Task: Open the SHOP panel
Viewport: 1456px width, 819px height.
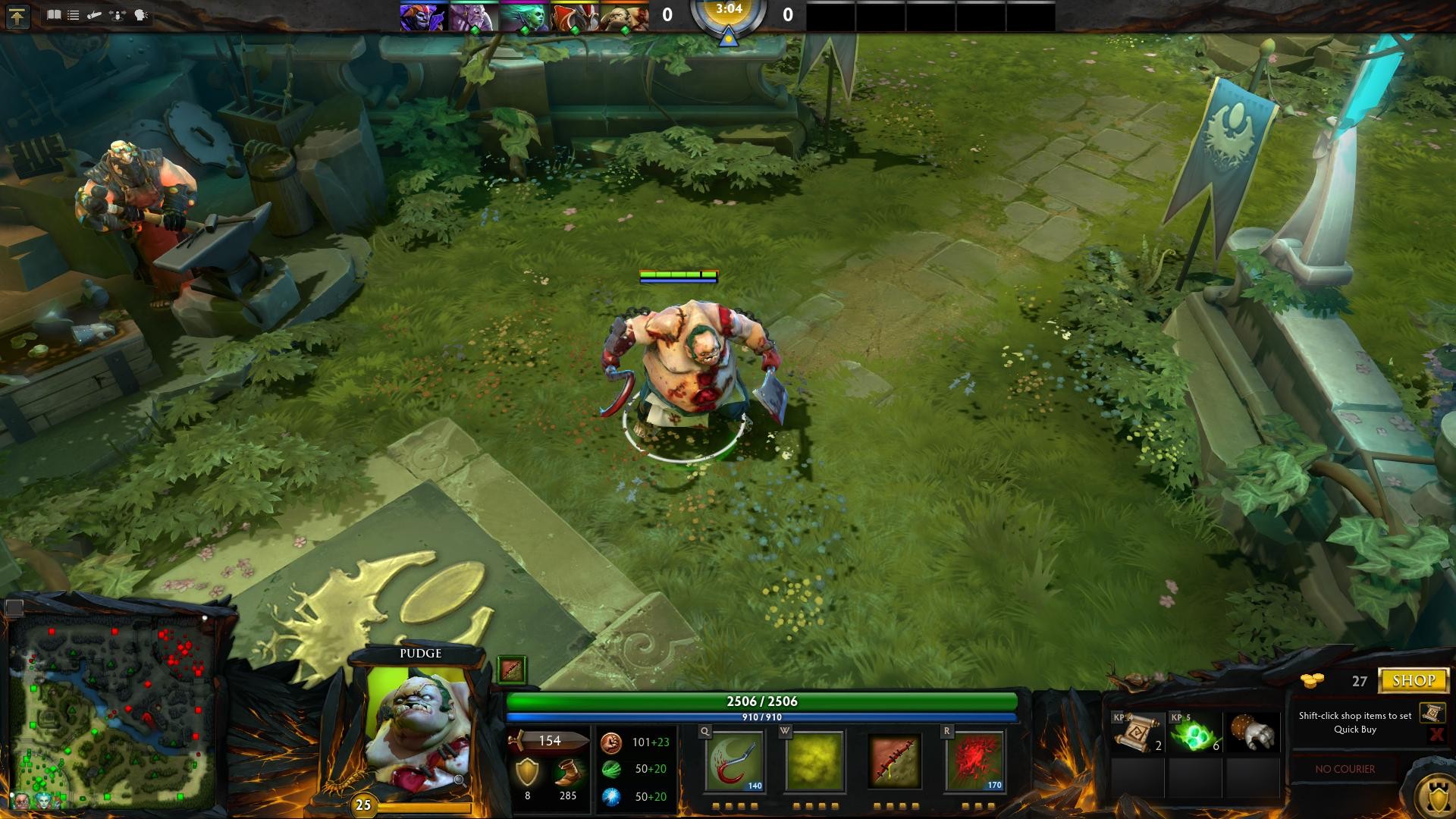Action: click(1412, 680)
